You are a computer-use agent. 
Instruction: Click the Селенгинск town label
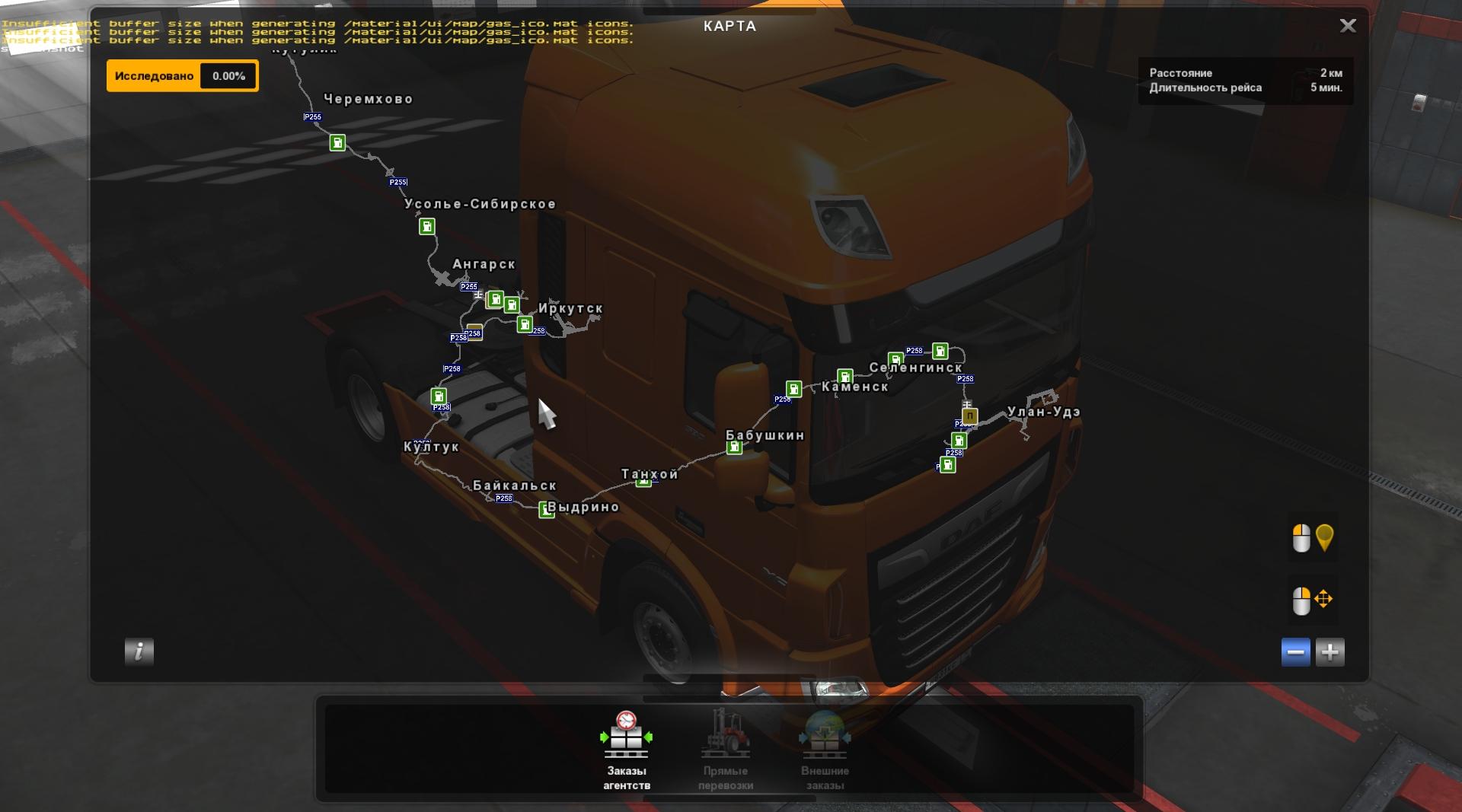click(x=915, y=368)
